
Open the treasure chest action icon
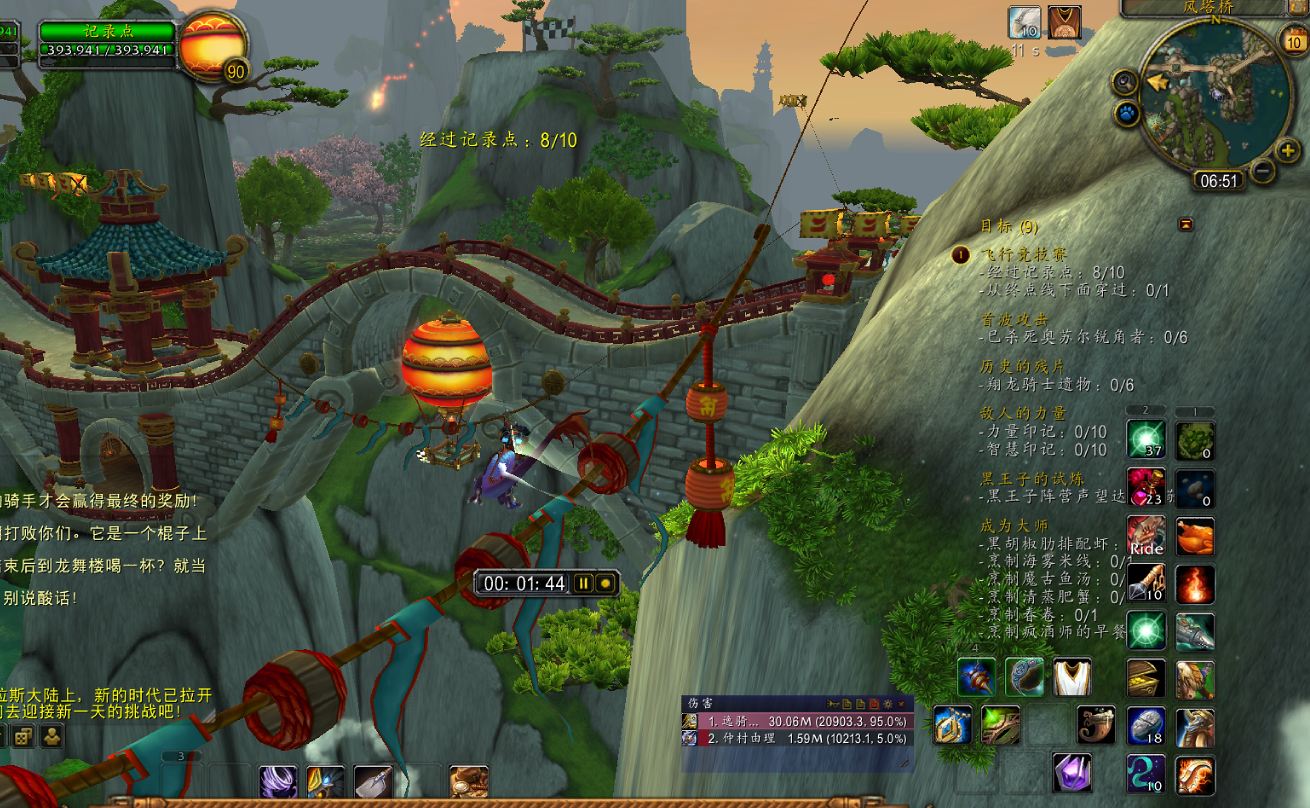(x=1146, y=678)
